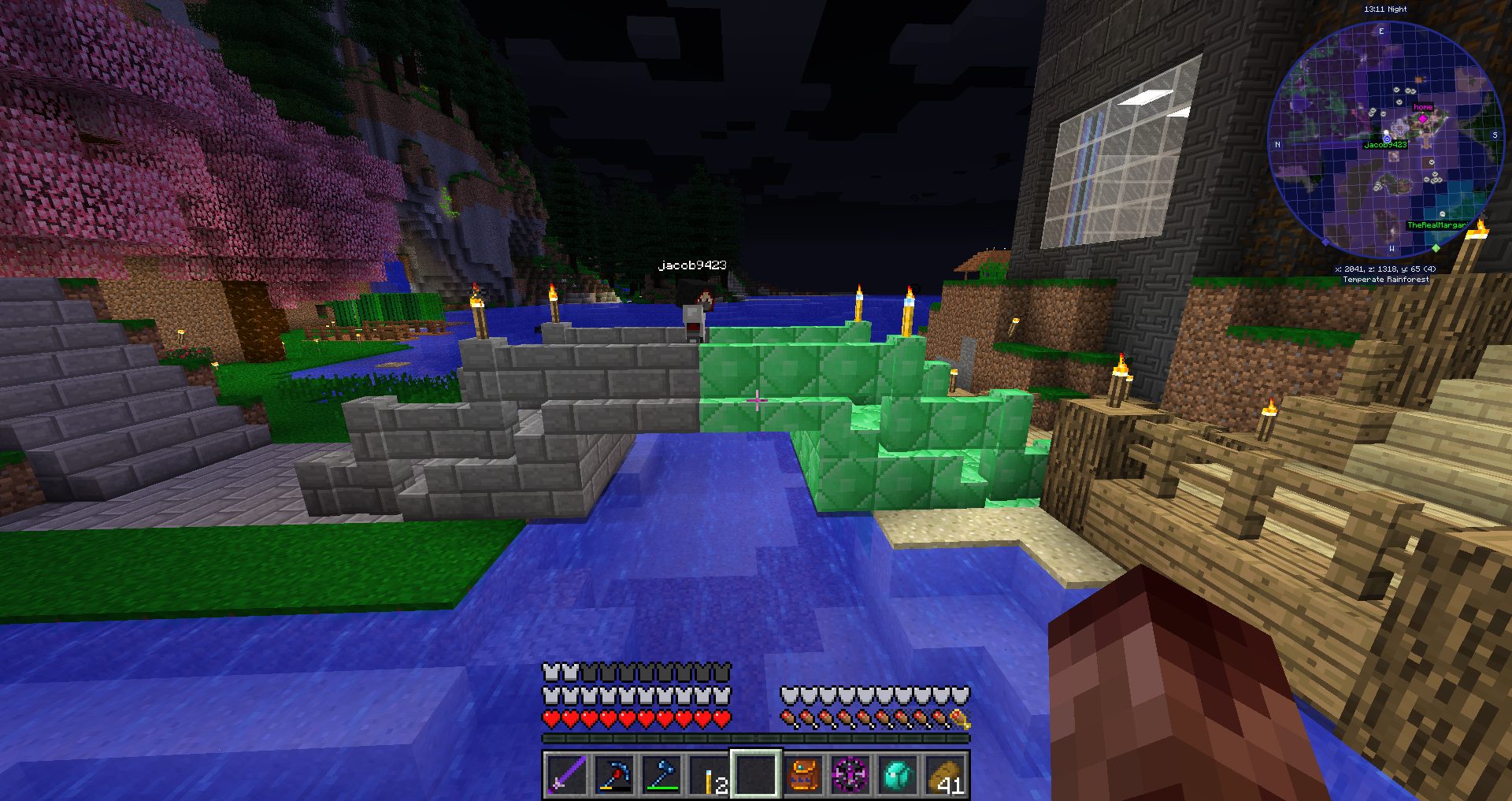Click the jacob9423 player marker on minimap
1512x801 pixels.
(1387, 139)
